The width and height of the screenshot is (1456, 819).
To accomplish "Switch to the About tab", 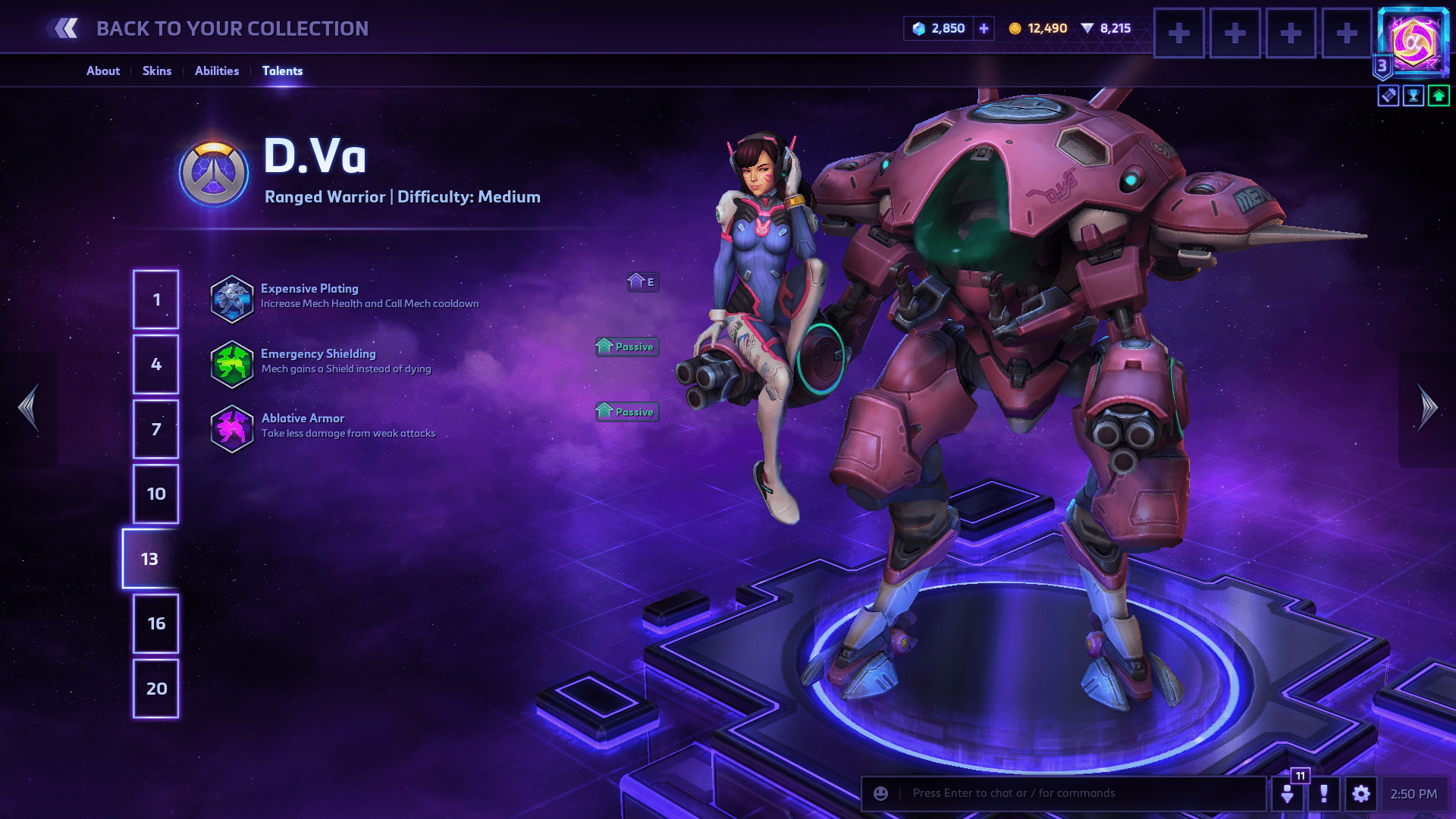I will coord(103,71).
